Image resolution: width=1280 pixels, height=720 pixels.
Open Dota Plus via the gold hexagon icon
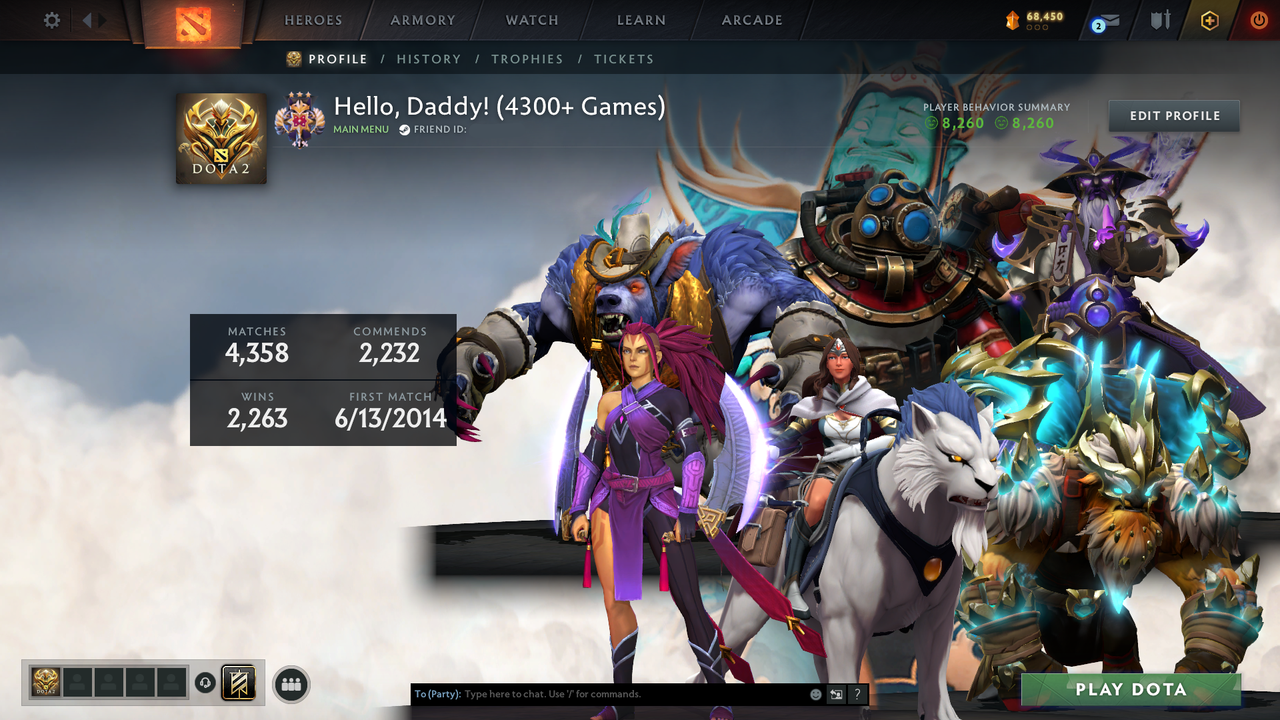(1210, 19)
